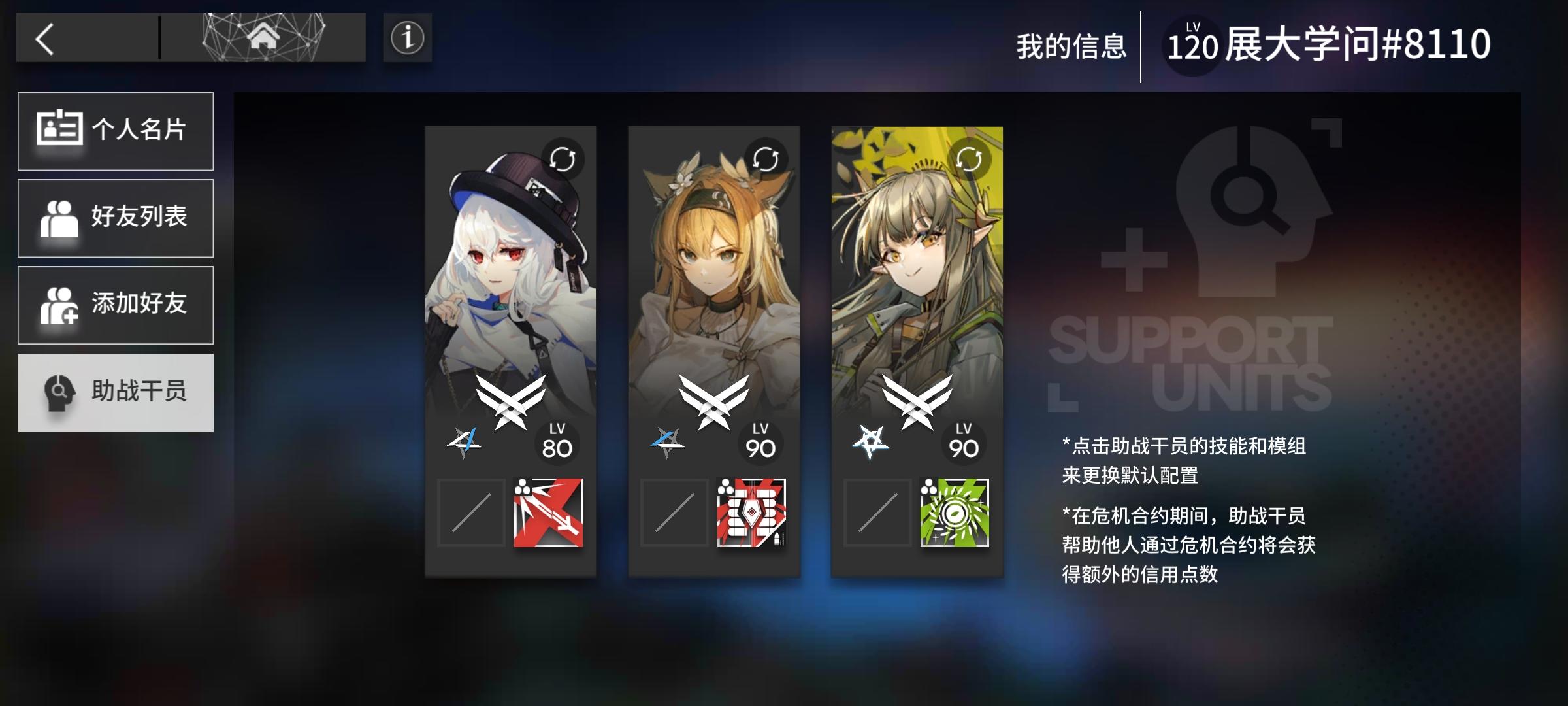Image resolution: width=1568 pixels, height=706 pixels.
Task: Select the 助战干员 support units panel icon
Action: [59, 392]
